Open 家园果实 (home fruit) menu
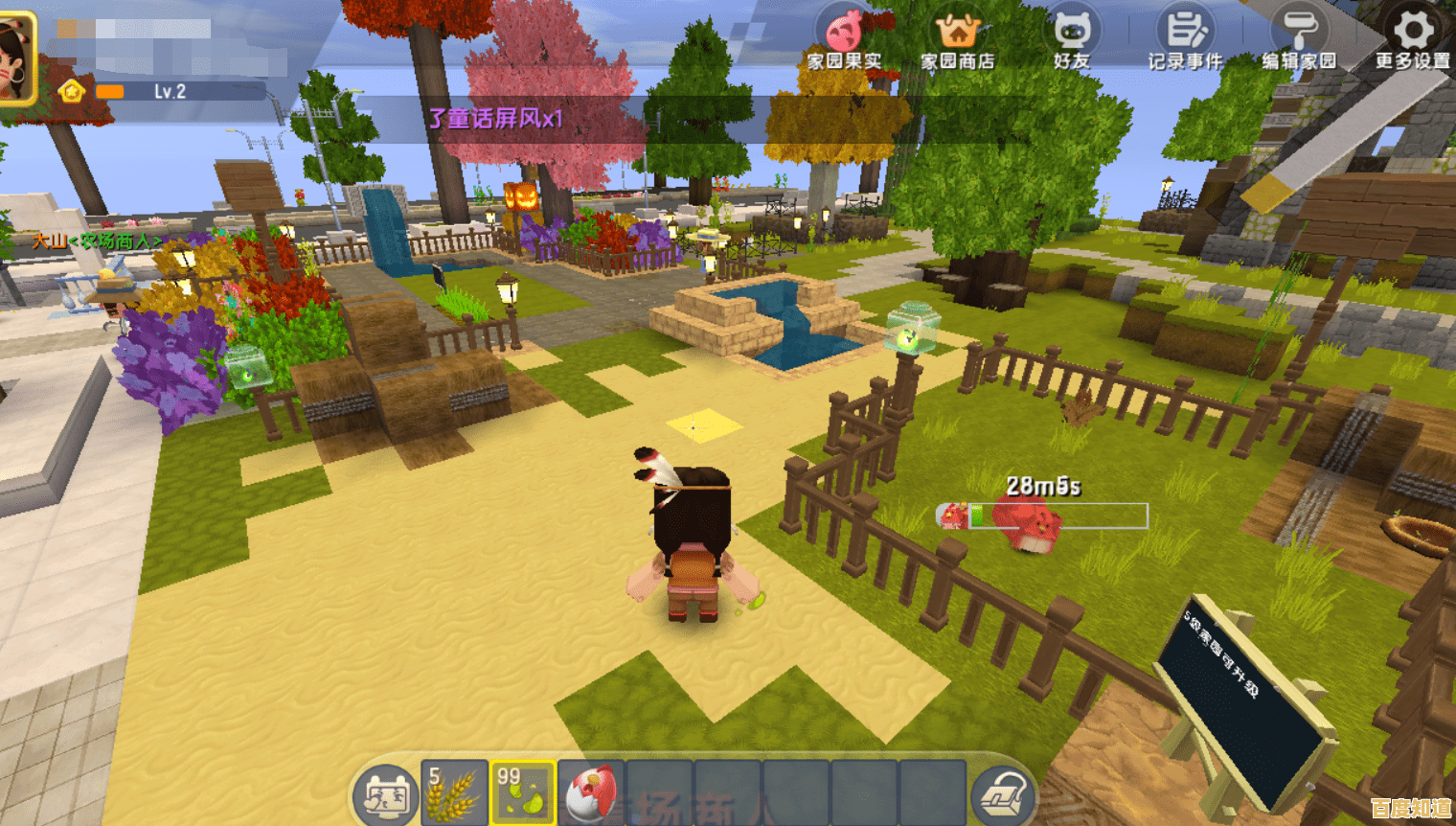1456x826 pixels. tap(844, 38)
